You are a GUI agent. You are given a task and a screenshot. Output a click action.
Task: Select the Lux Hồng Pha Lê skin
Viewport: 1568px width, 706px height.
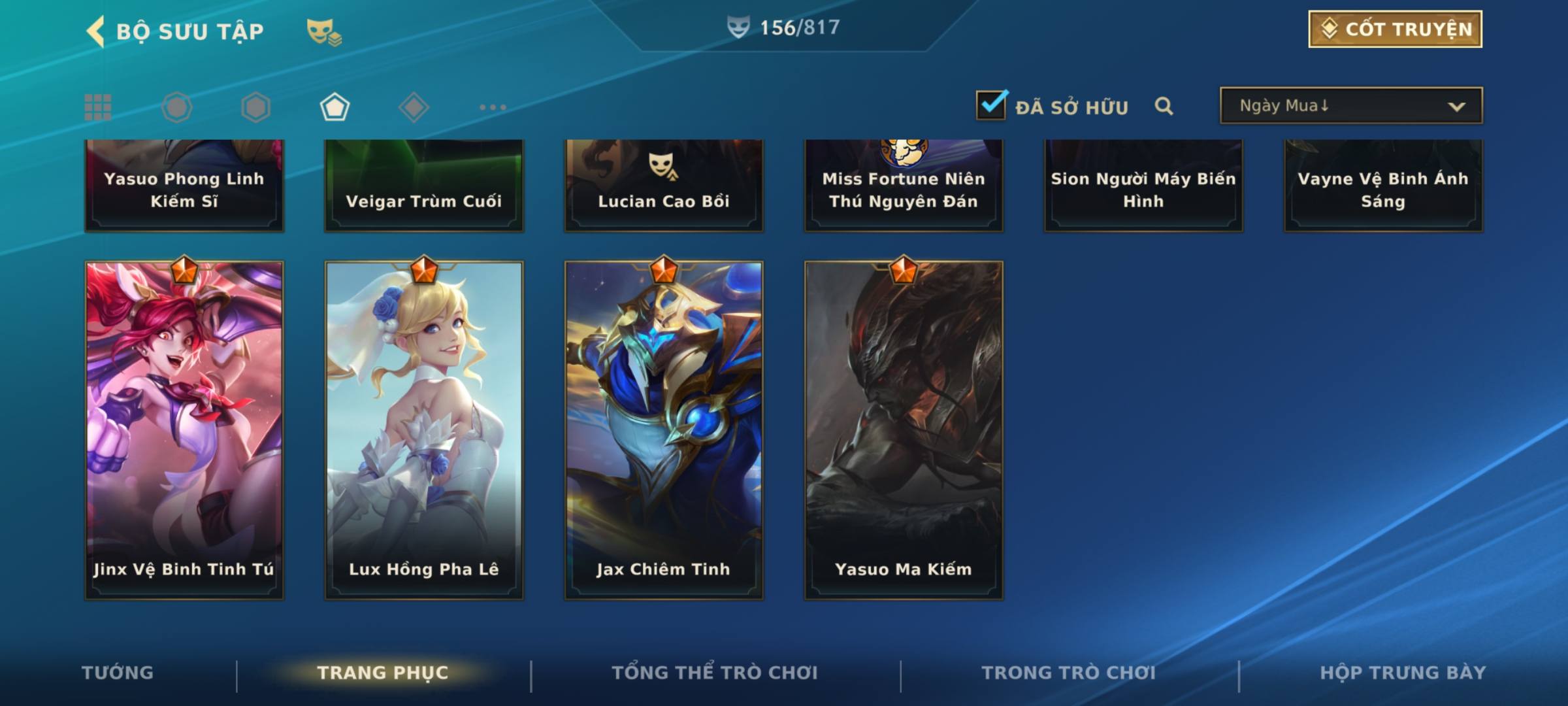coord(424,430)
